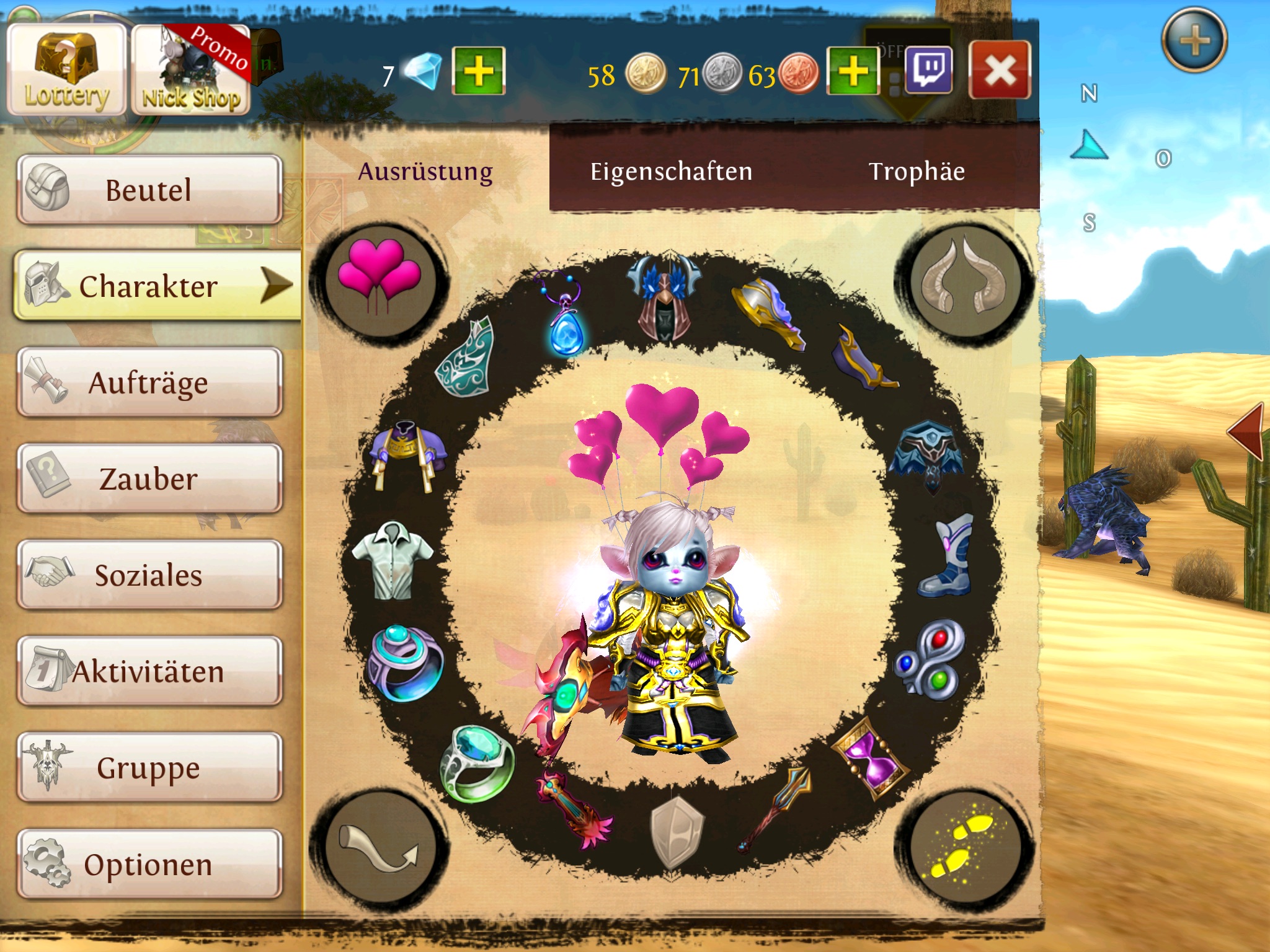Buy more coins with the green plus
This screenshot has height=952, width=1270.
853,71
